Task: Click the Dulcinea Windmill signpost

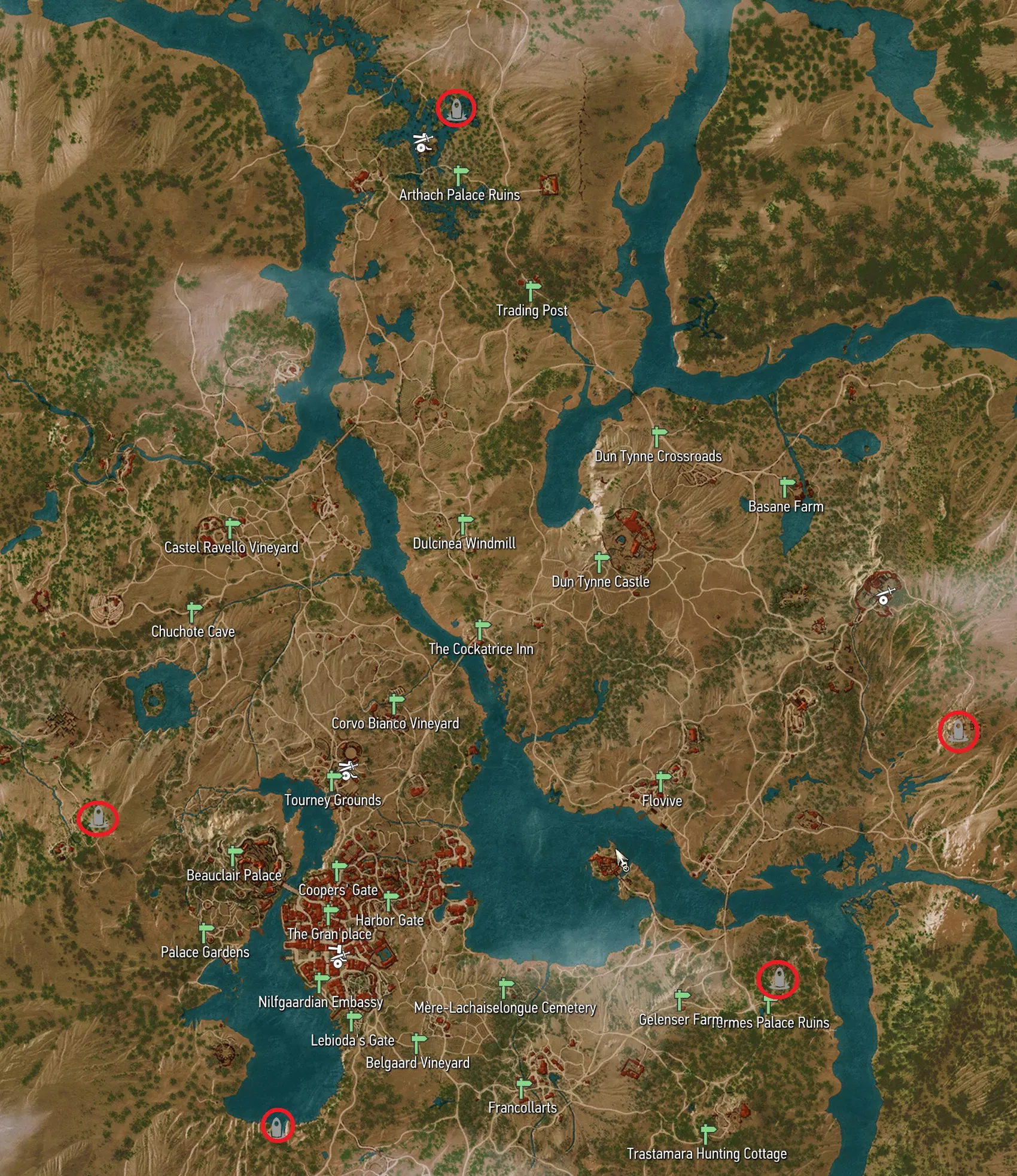Action: [x=464, y=524]
